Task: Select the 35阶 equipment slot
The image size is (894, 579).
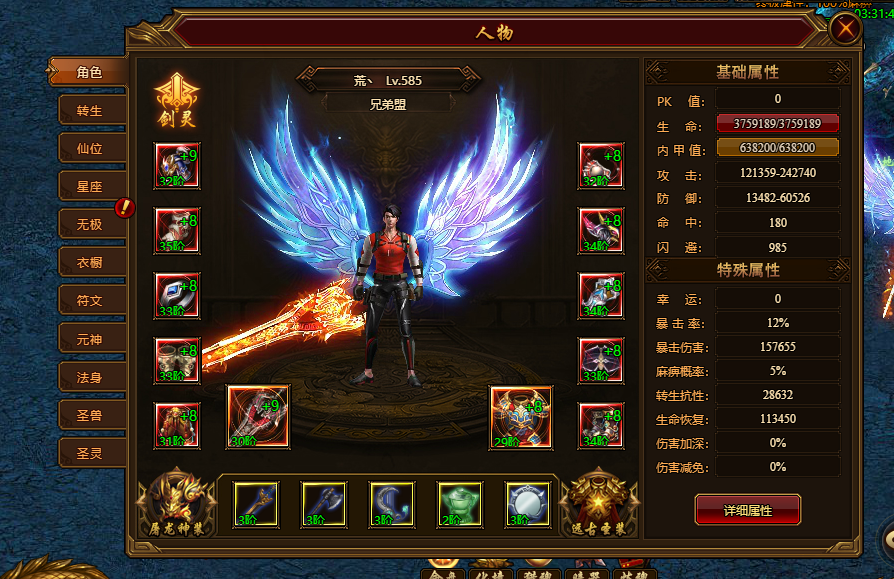Action: (176, 230)
